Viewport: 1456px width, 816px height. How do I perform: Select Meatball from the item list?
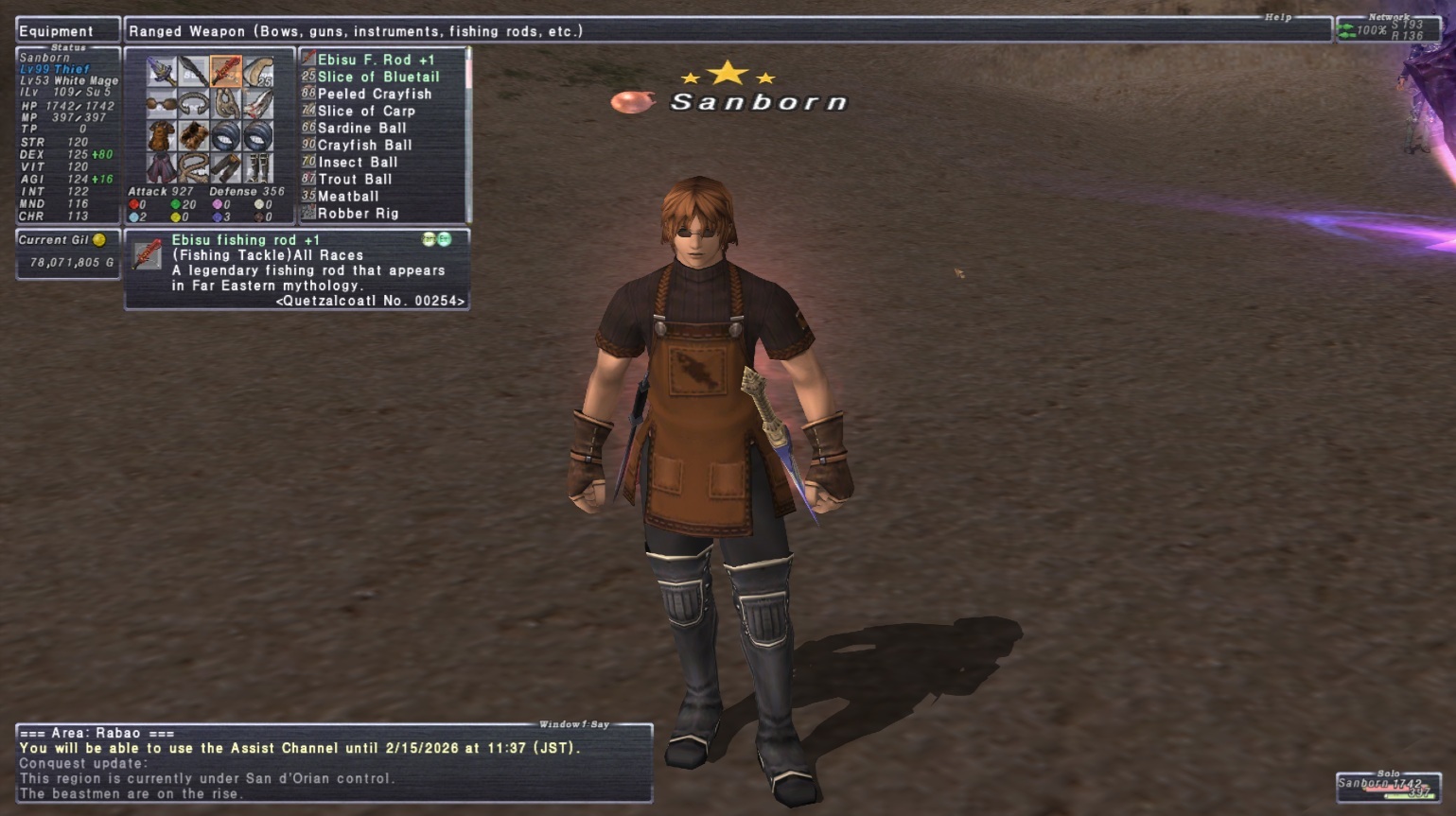coord(347,196)
